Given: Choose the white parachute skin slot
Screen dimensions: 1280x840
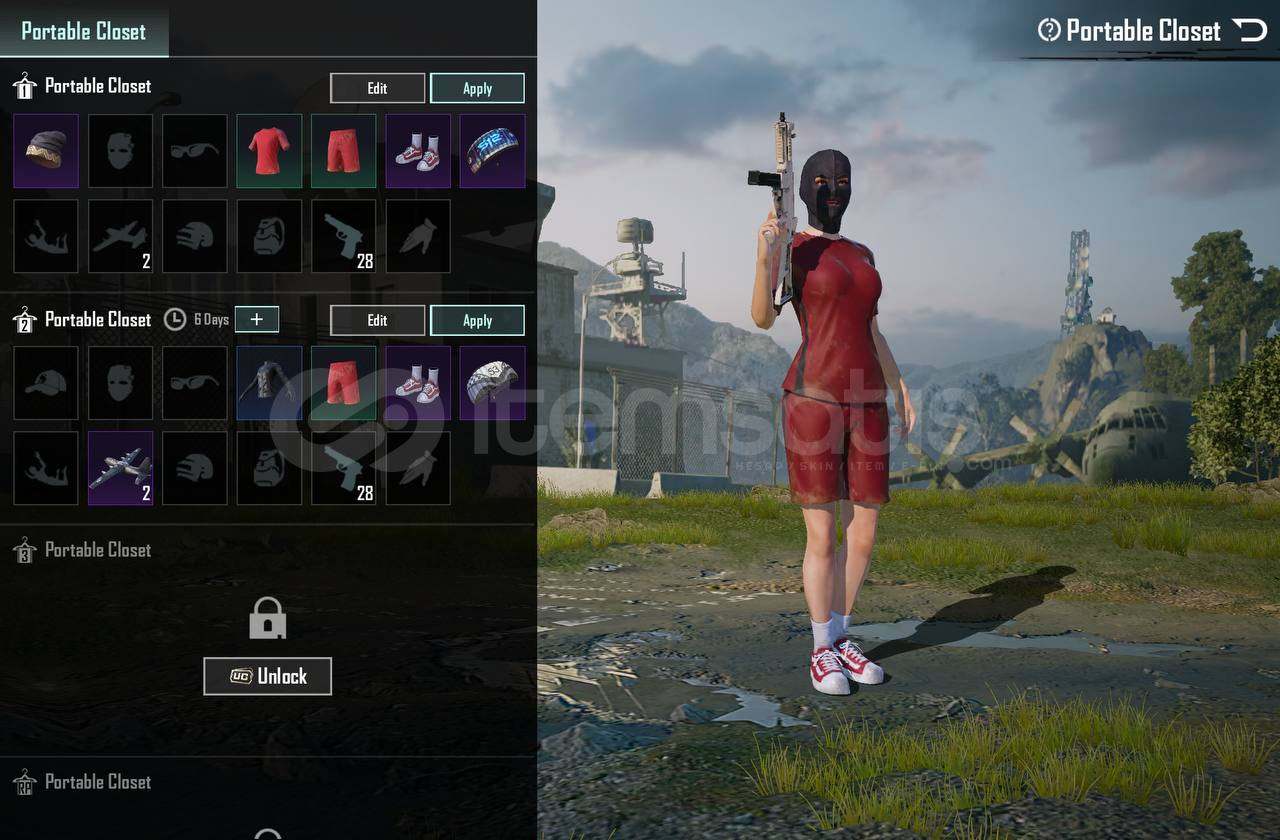Looking at the screenshot, I should [x=492, y=383].
